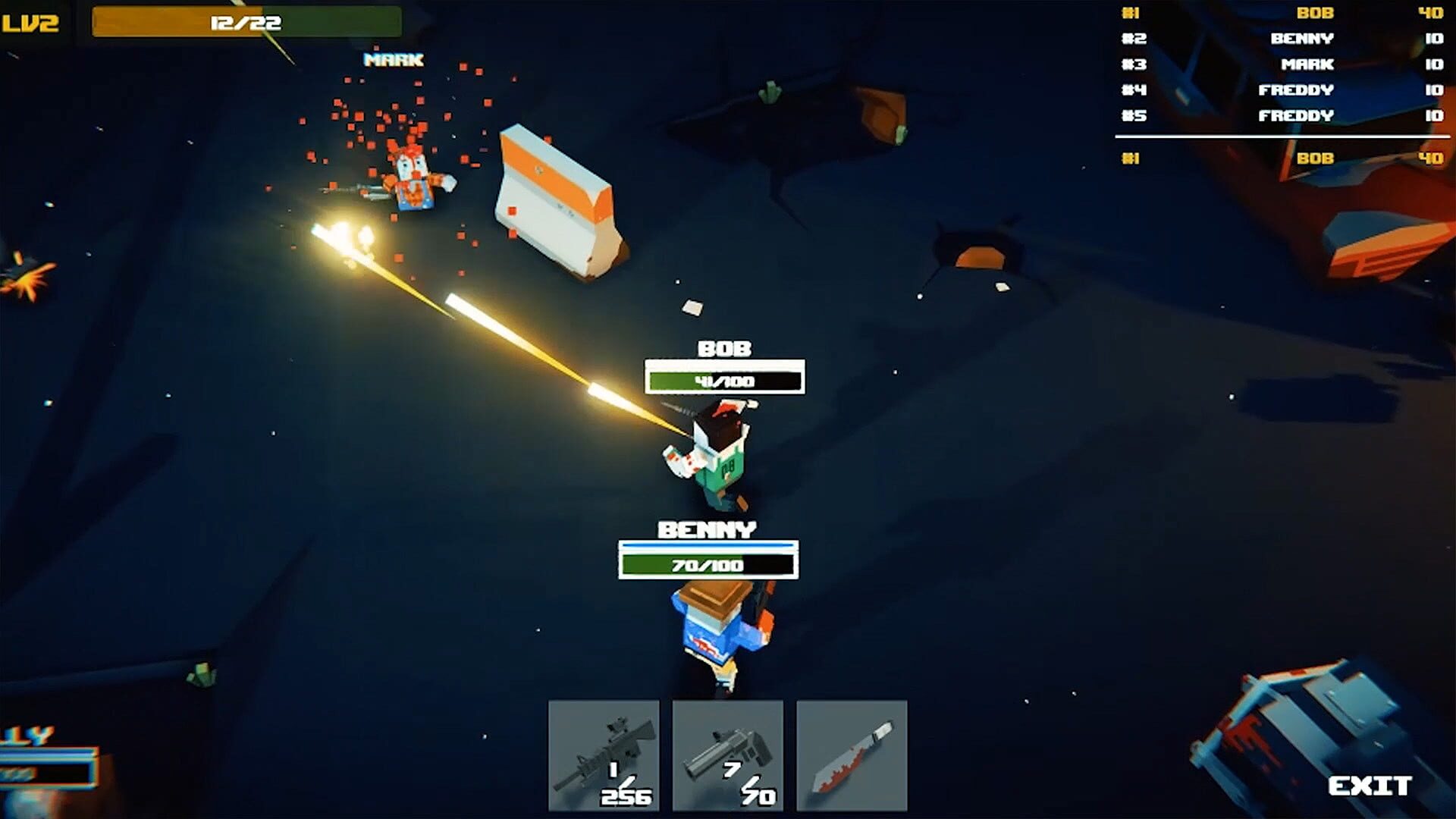Select MARK's name in the leaderboard

1314,64
